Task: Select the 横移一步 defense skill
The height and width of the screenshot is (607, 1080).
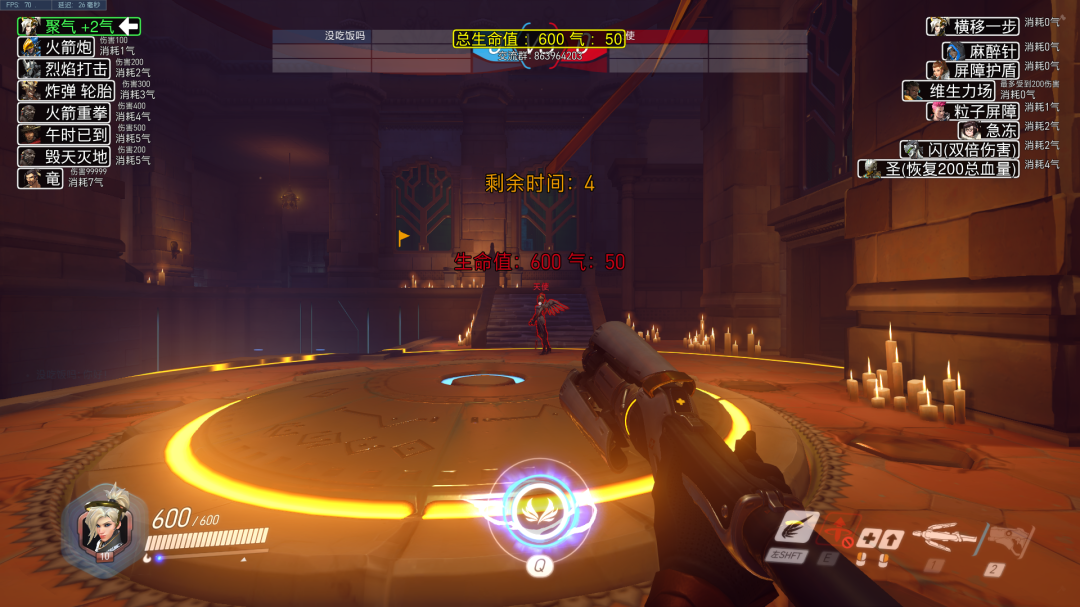Action: (973, 26)
